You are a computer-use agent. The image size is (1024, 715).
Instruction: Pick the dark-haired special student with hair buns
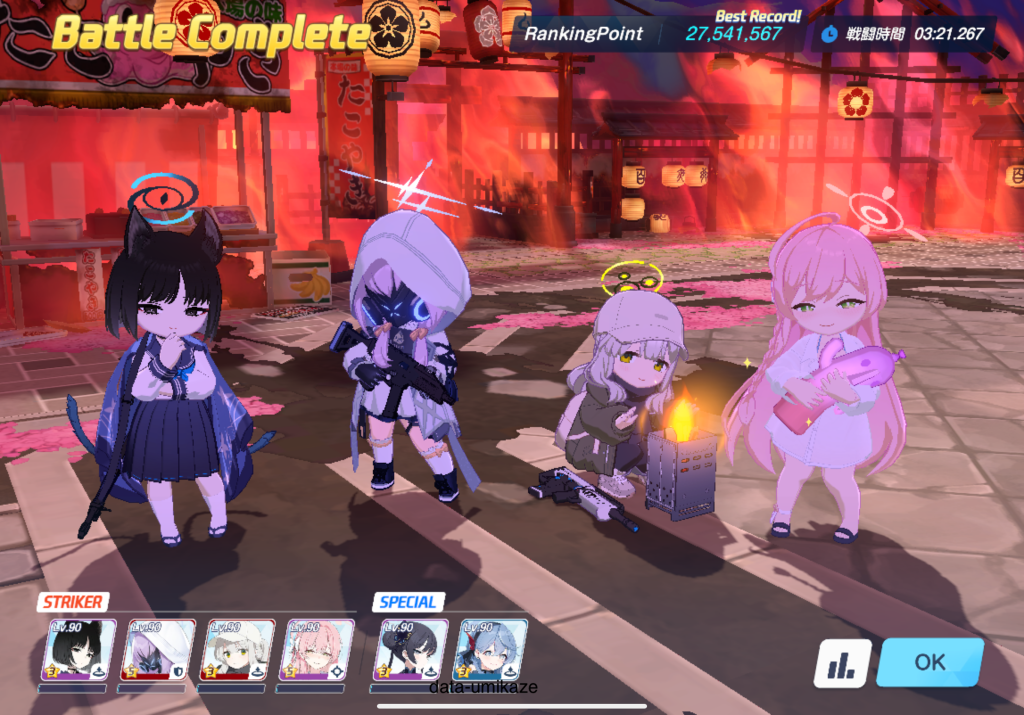(411, 651)
